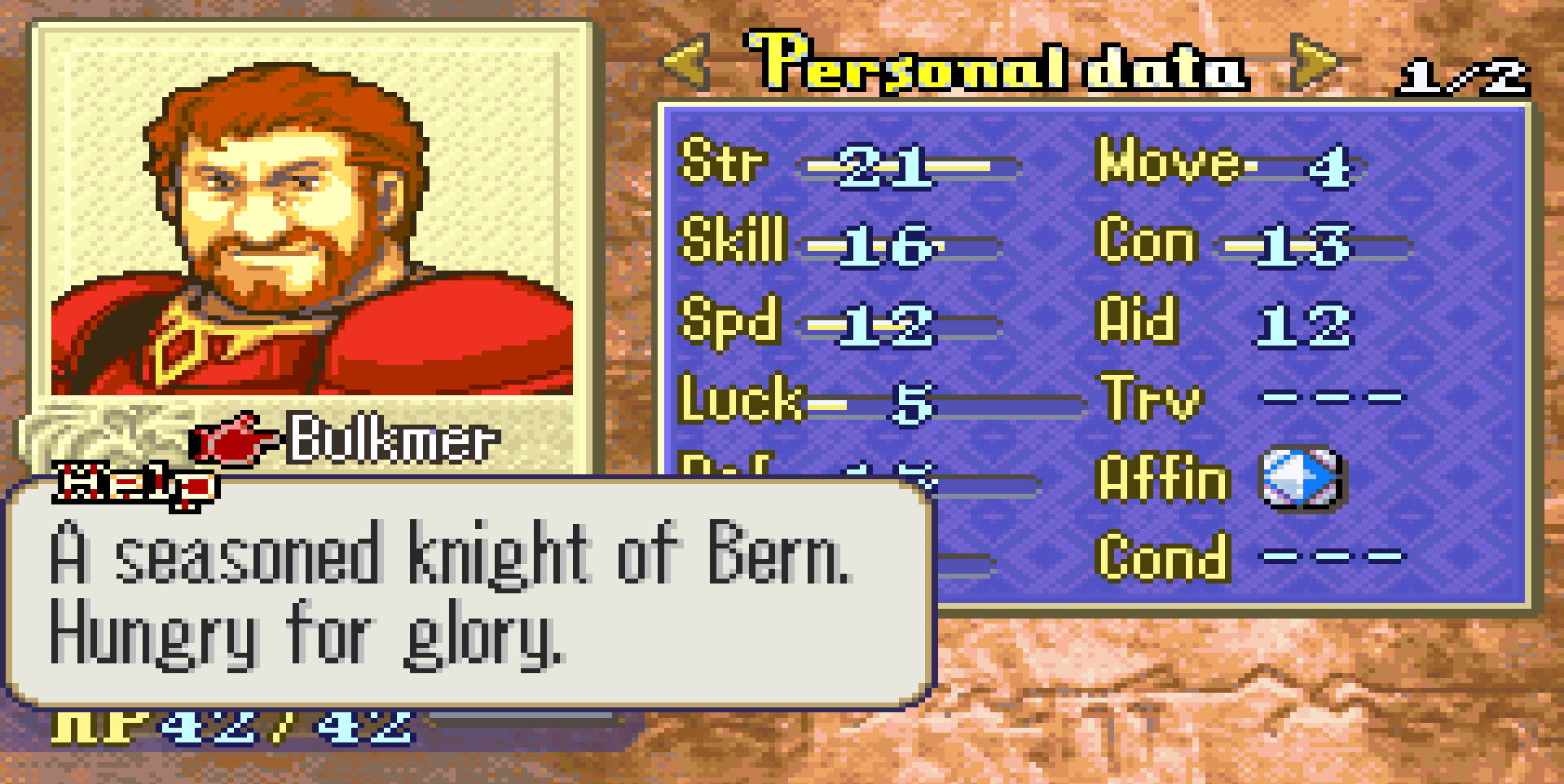Select the Trv traveler entry

pyautogui.click(x=1251, y=399)
